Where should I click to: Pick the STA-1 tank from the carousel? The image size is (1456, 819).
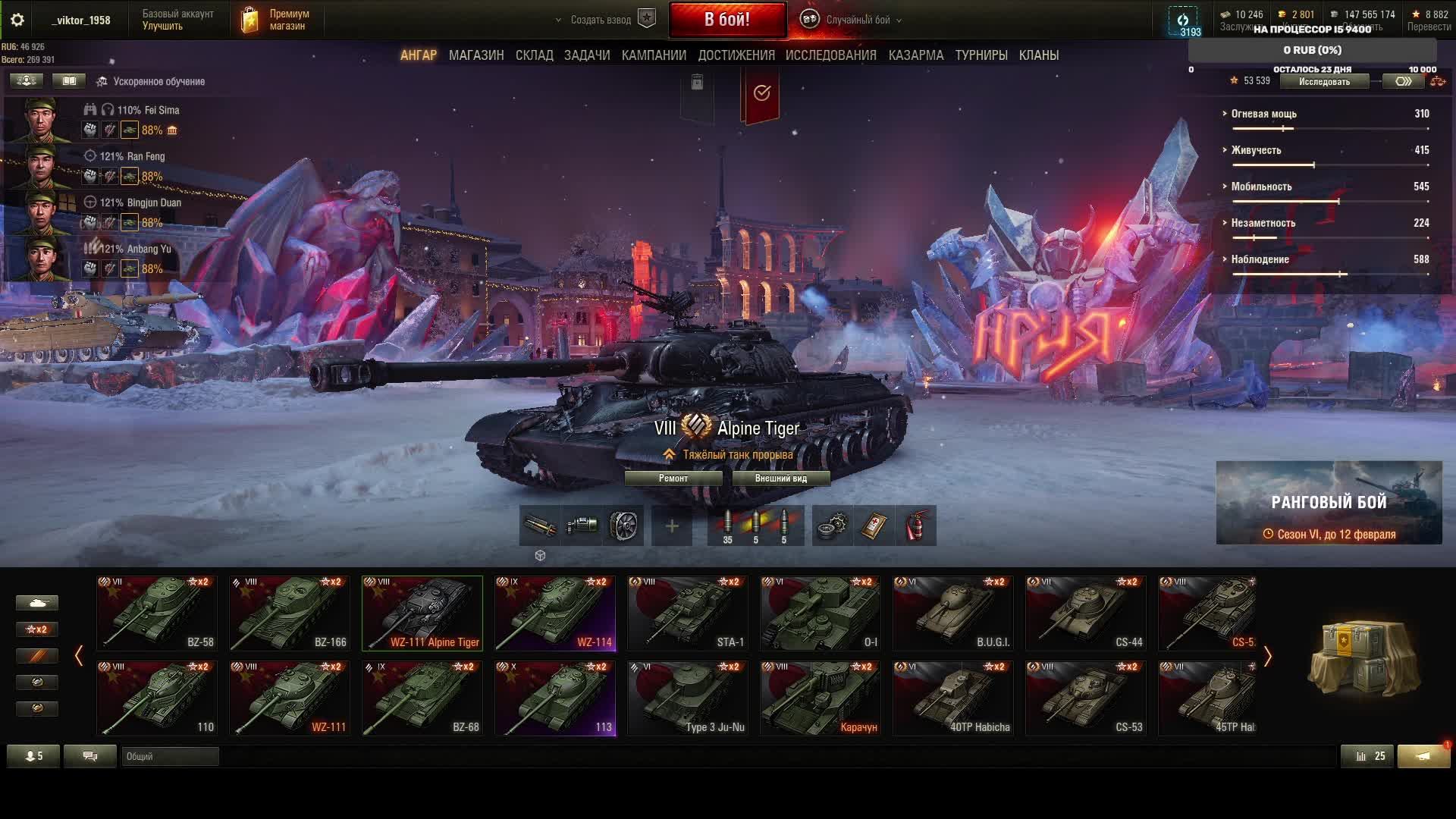coord(688,613)
